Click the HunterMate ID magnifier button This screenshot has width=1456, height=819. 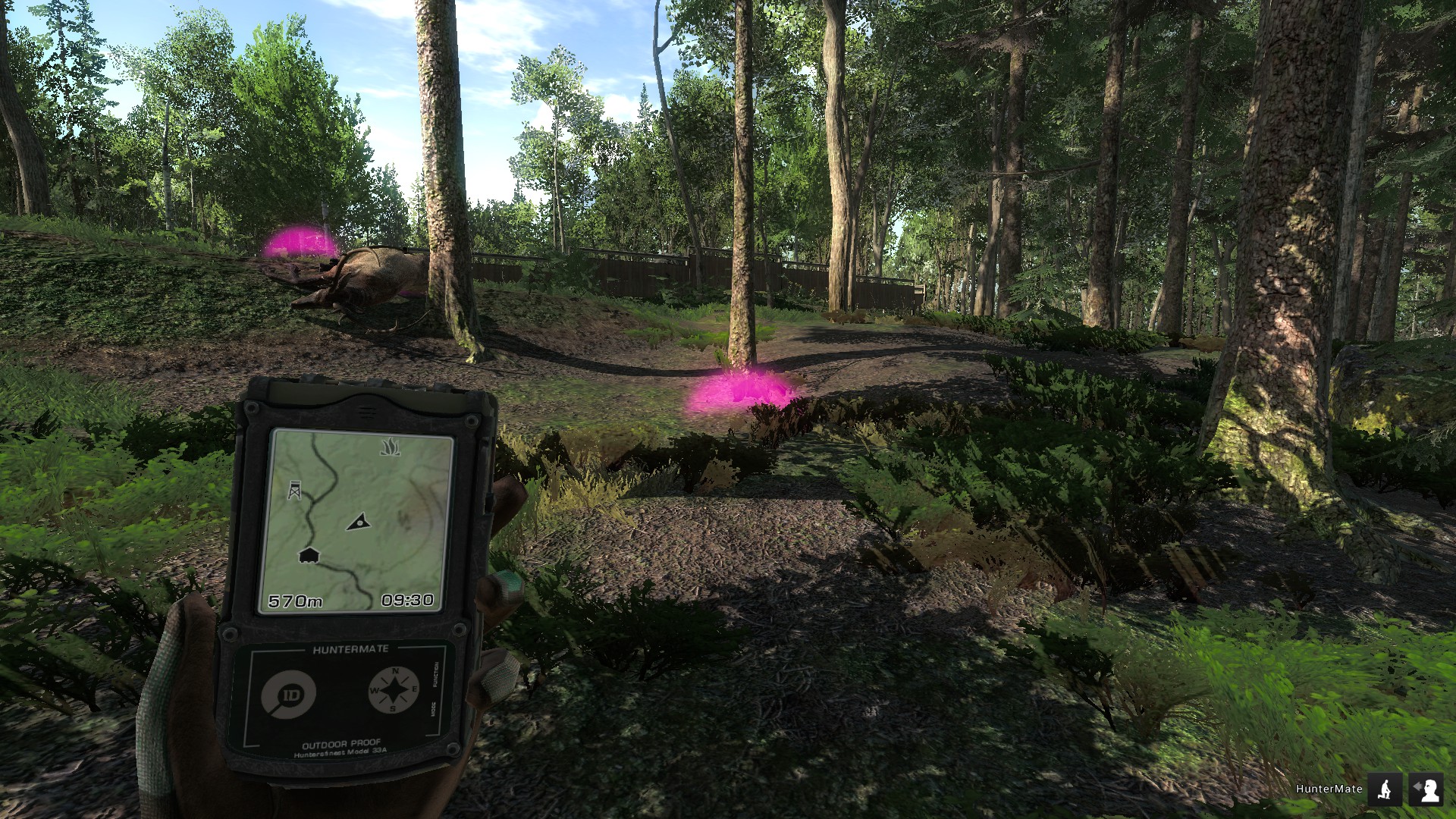288,694
